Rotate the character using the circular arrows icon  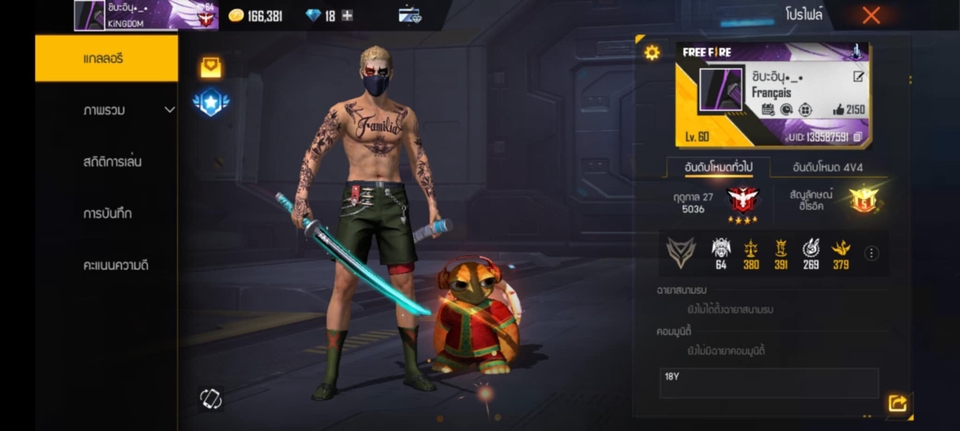[210, 398]
